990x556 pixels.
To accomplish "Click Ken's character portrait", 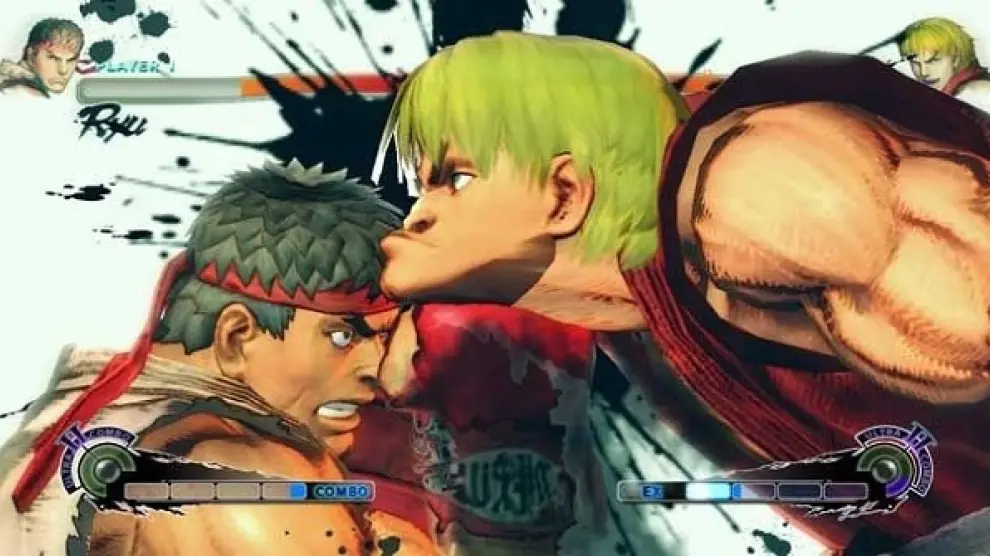I will pyautogui.click(x=944, y=58).
